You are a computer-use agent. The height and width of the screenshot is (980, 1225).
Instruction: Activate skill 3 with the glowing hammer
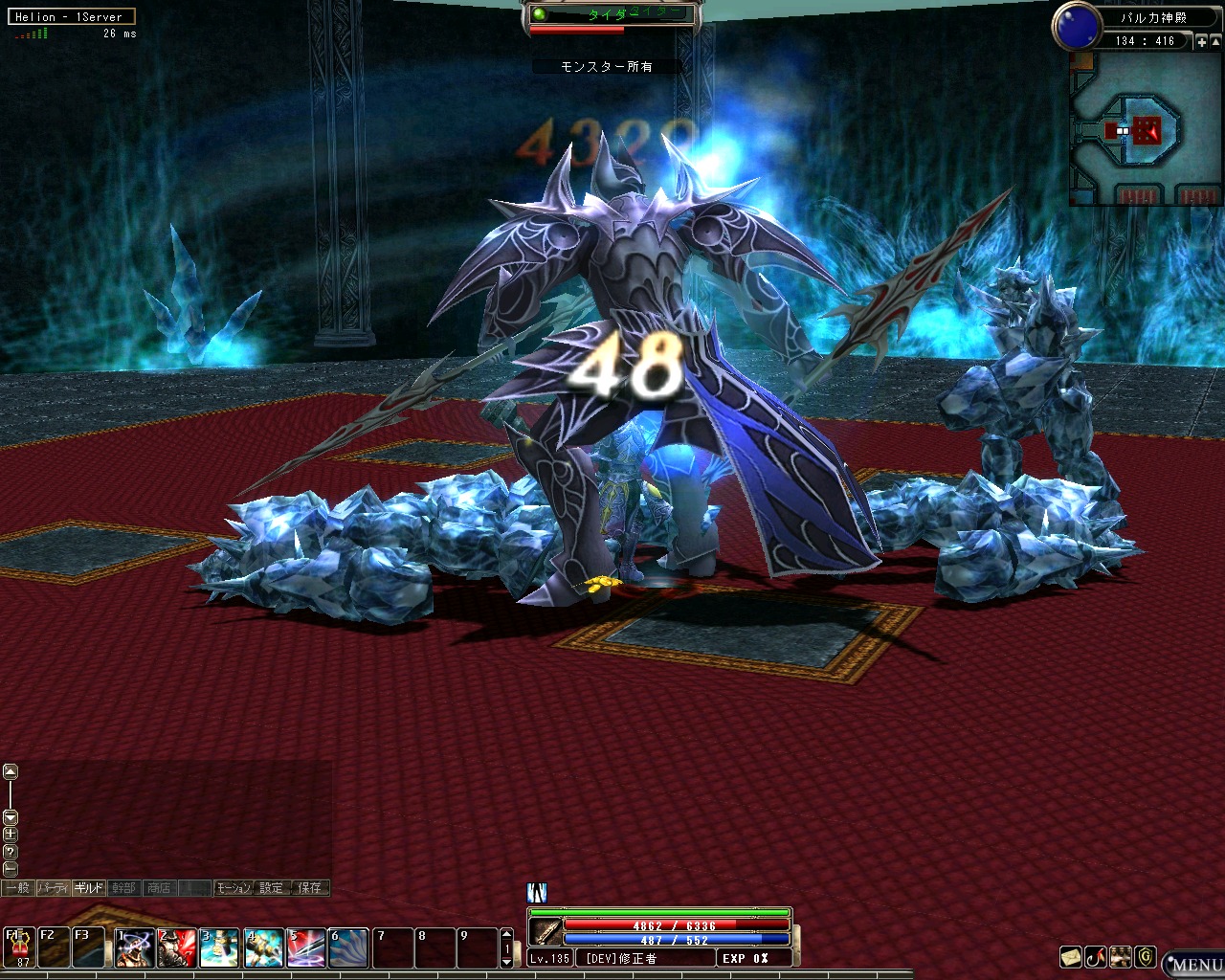[x=219, y=947]
